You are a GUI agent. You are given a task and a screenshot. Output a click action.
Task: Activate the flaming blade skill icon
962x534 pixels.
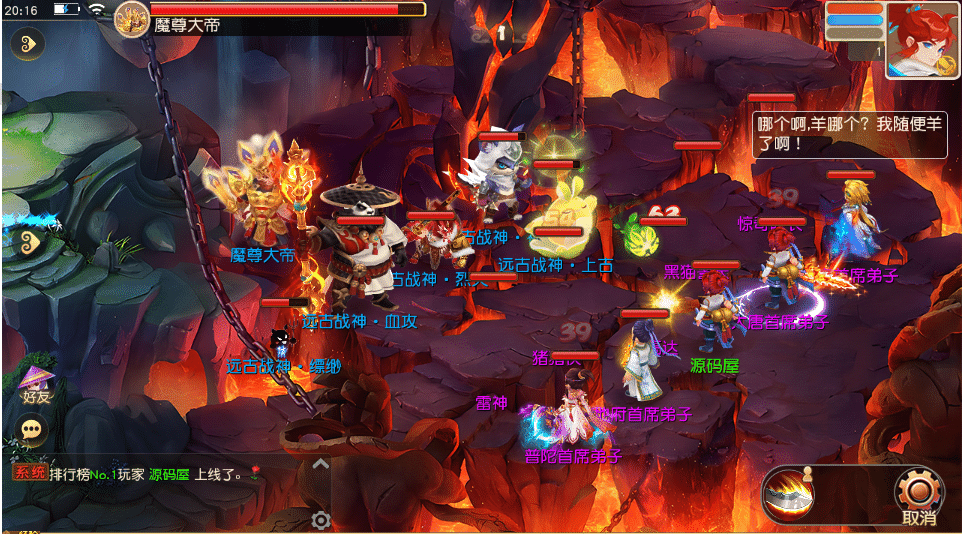click(x=795, y=494)
